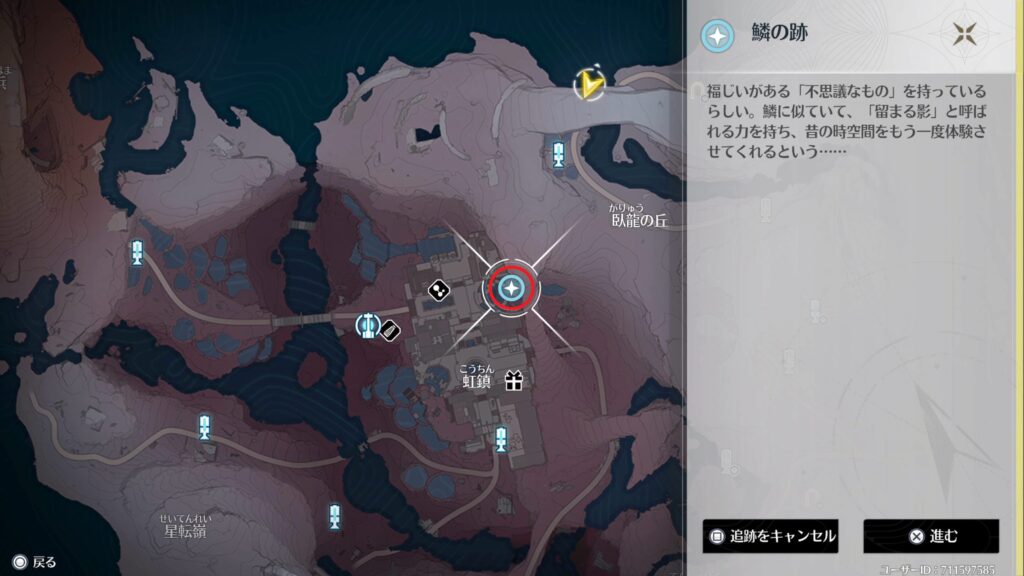This screenshot has width=1024, height=576.
Task: Open the dice icon map marker
Action: click(438, 291)
